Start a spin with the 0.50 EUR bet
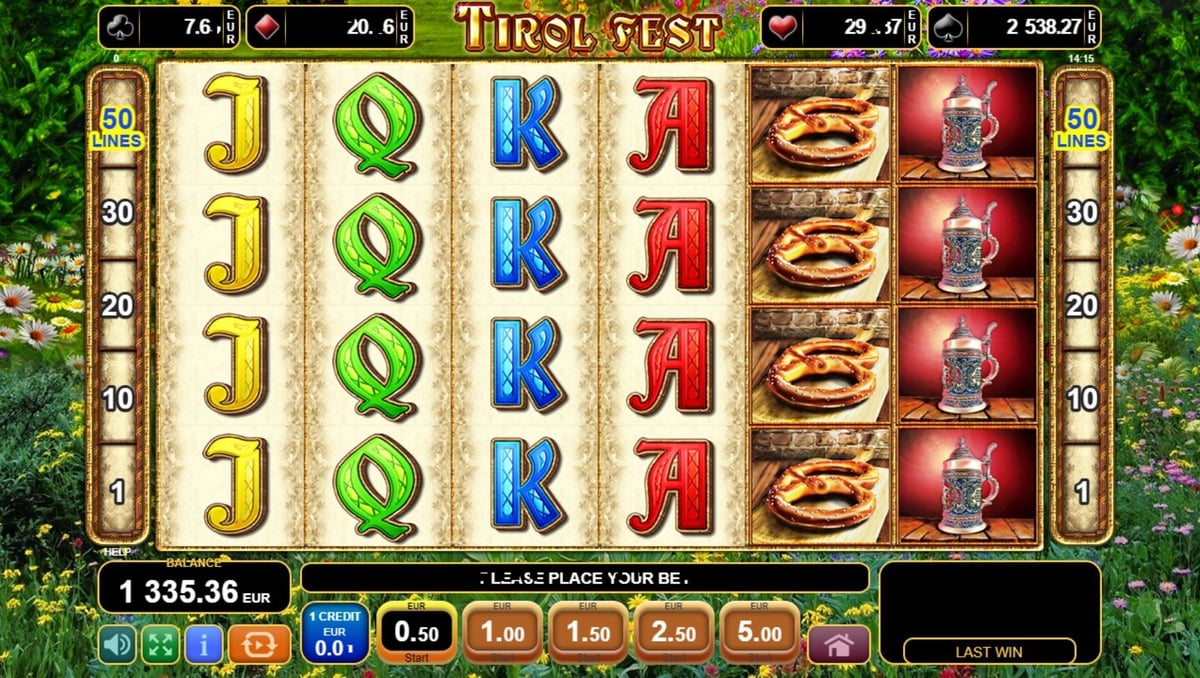 click(x=416, y=634)
